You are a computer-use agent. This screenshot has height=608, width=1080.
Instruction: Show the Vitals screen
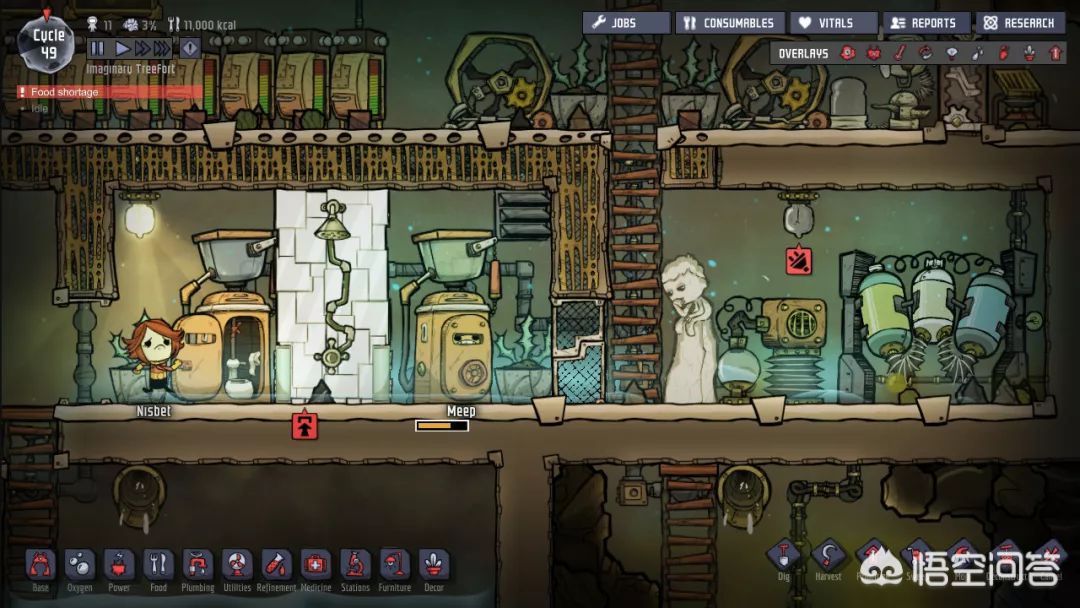(833, 23)
